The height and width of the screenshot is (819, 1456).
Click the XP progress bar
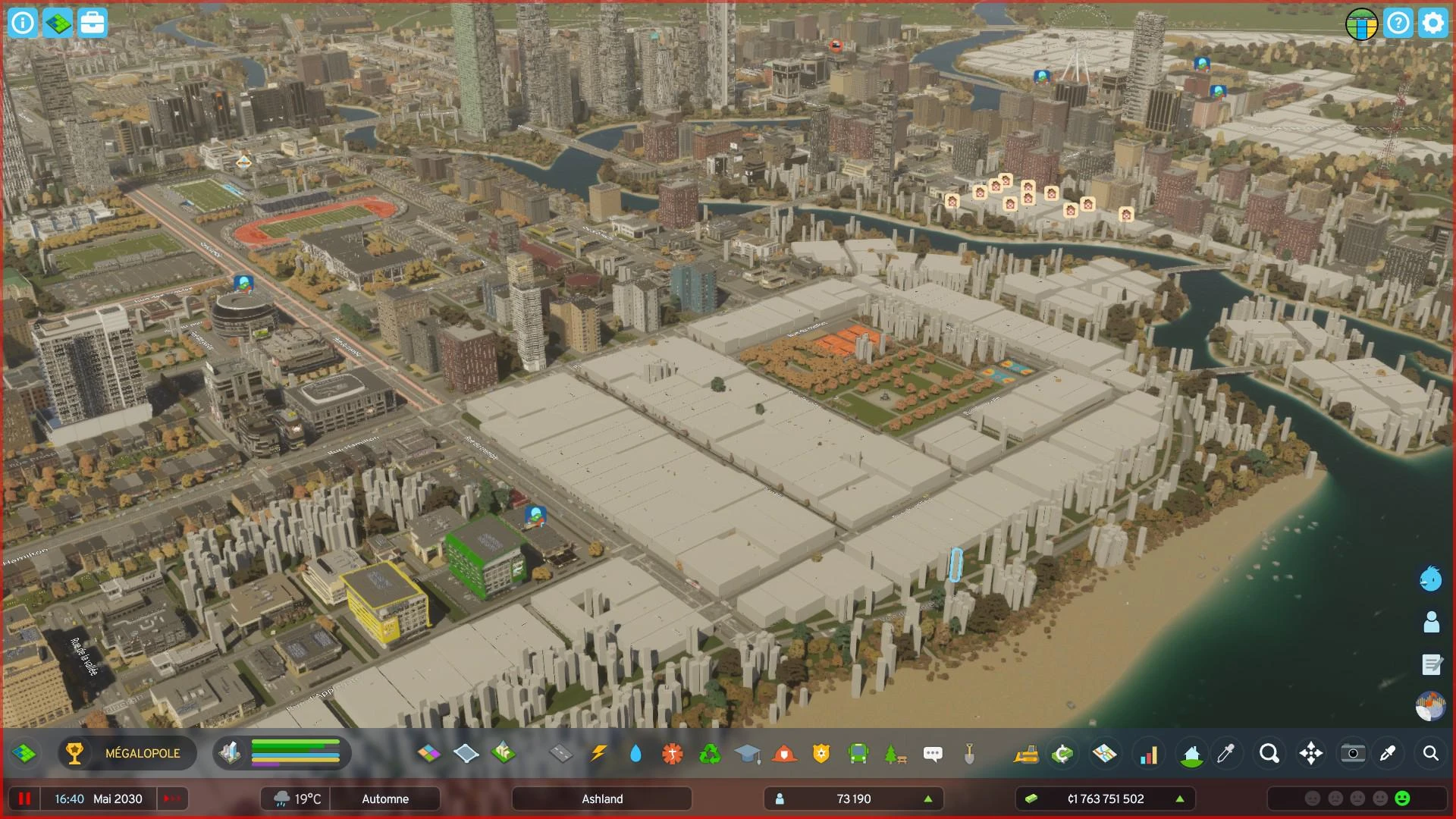click(296, 754)
